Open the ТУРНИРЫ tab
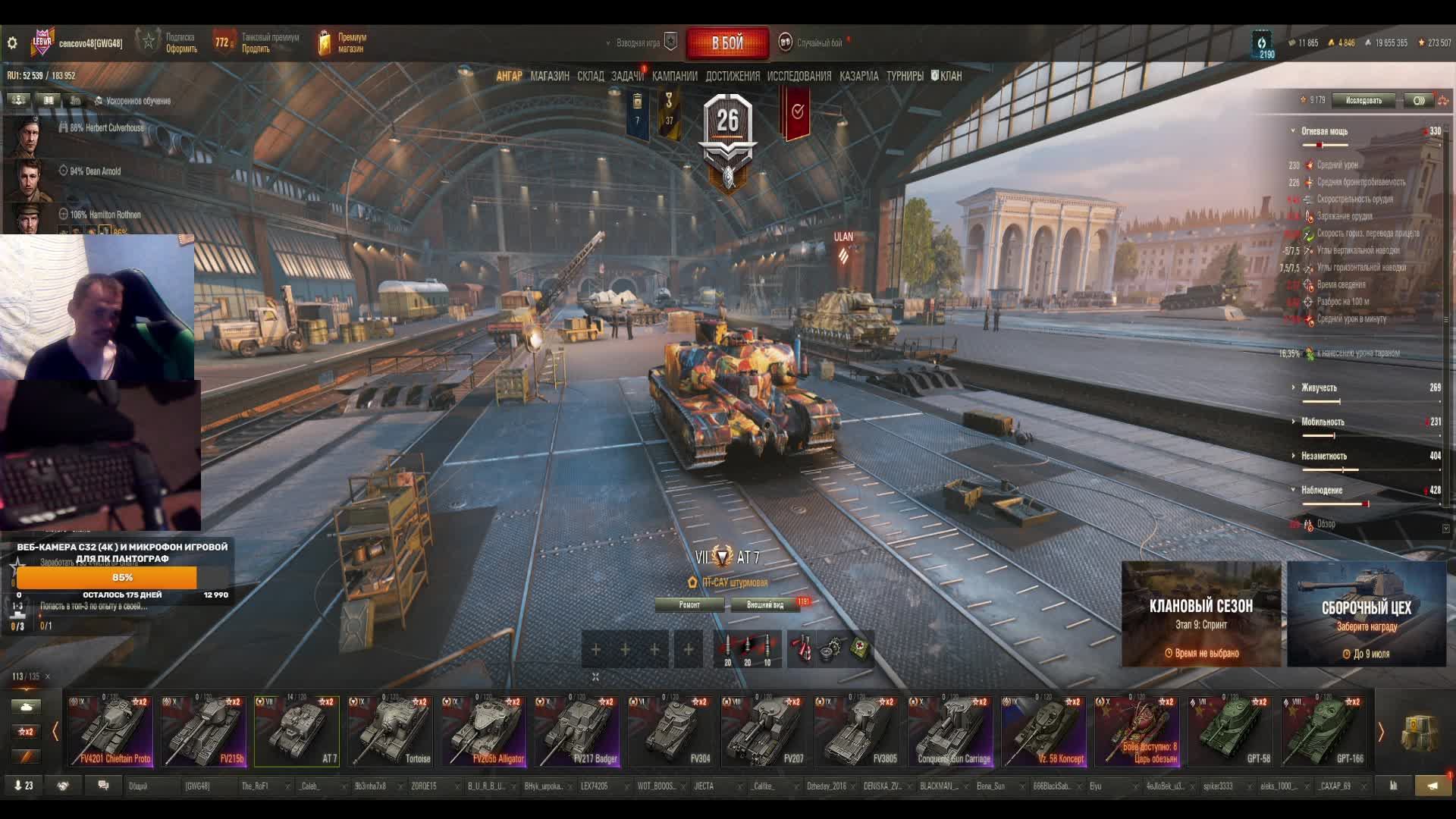 click(x=905, y=76)
